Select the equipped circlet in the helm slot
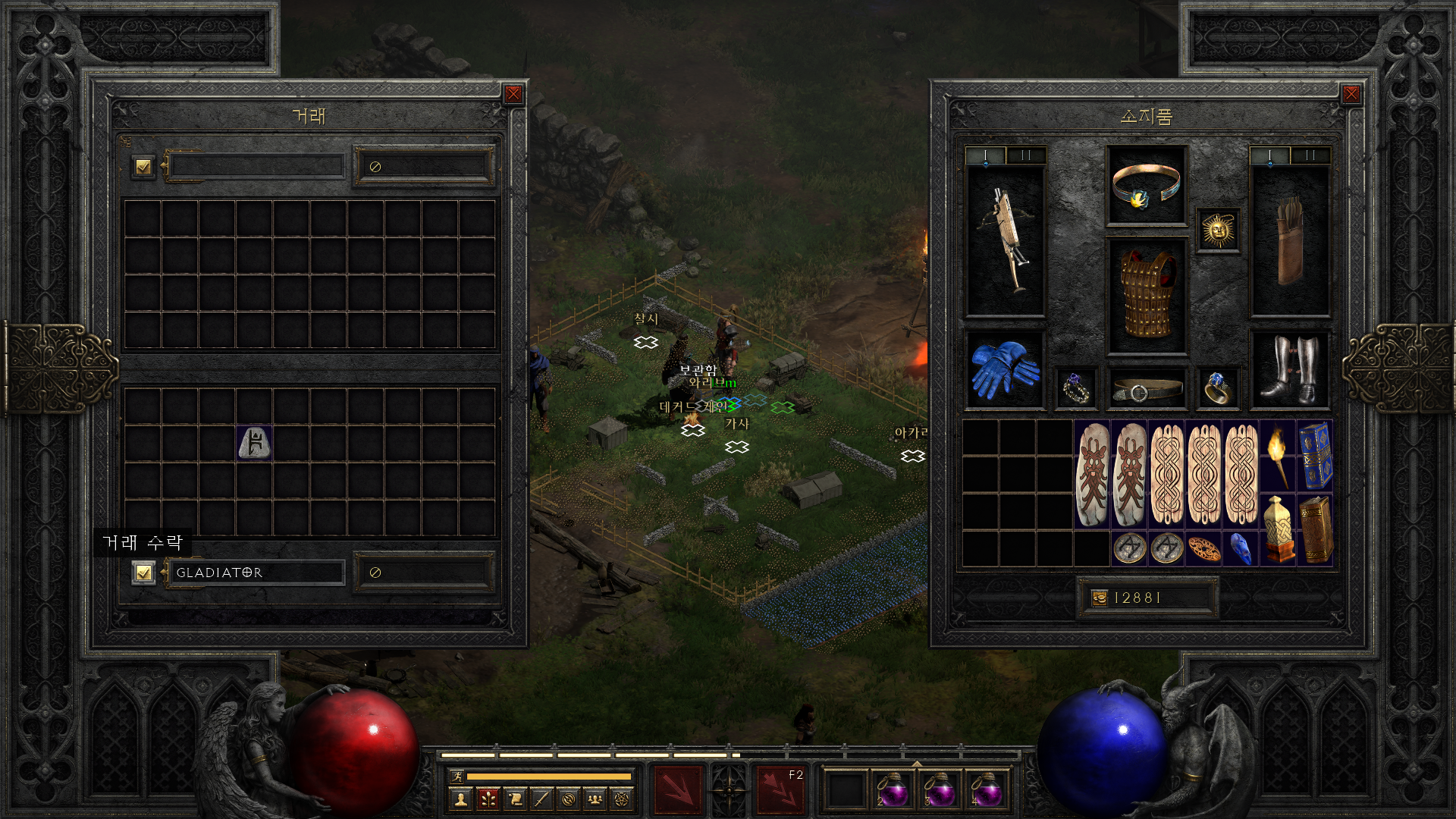Image resolution: width=1456 pixels, height=819 pixels. (1146, 186)
